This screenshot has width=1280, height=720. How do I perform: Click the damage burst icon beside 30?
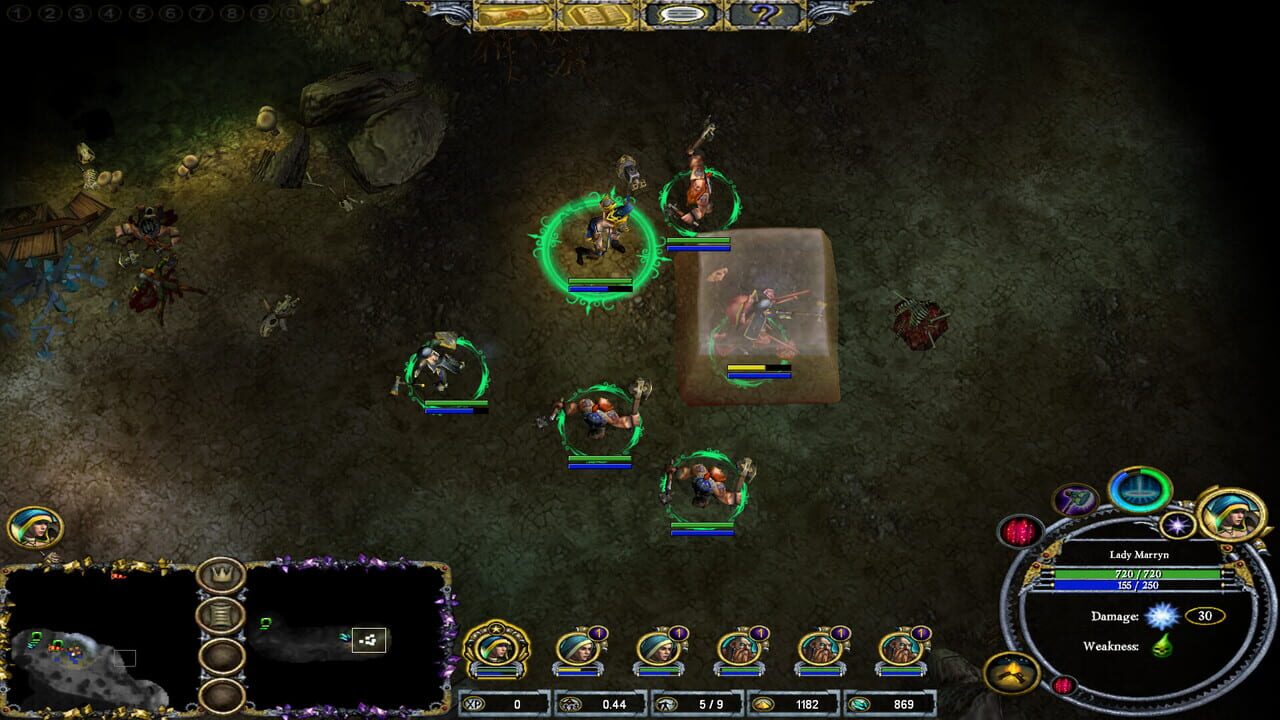[1161, 617]
